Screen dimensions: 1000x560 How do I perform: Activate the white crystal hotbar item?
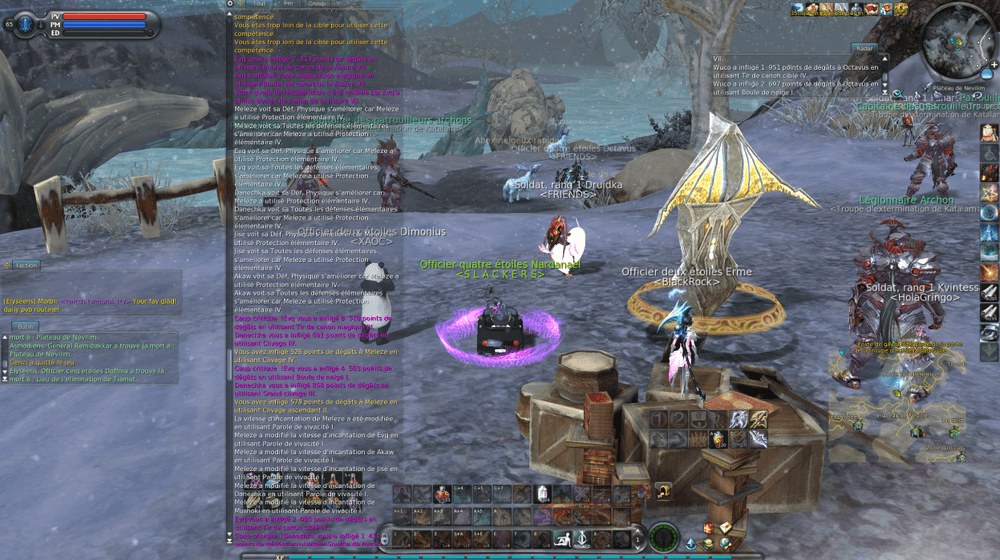[543, 494]
